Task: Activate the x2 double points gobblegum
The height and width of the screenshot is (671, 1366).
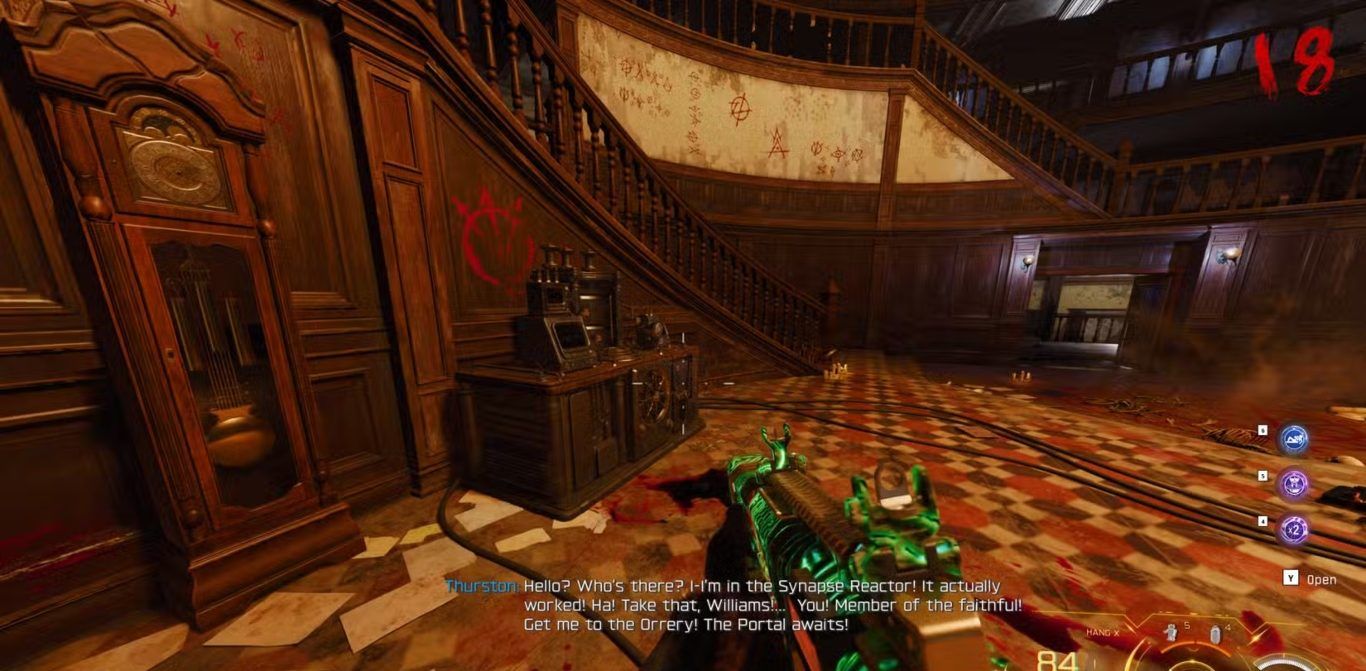Action: coord(1294,530)
